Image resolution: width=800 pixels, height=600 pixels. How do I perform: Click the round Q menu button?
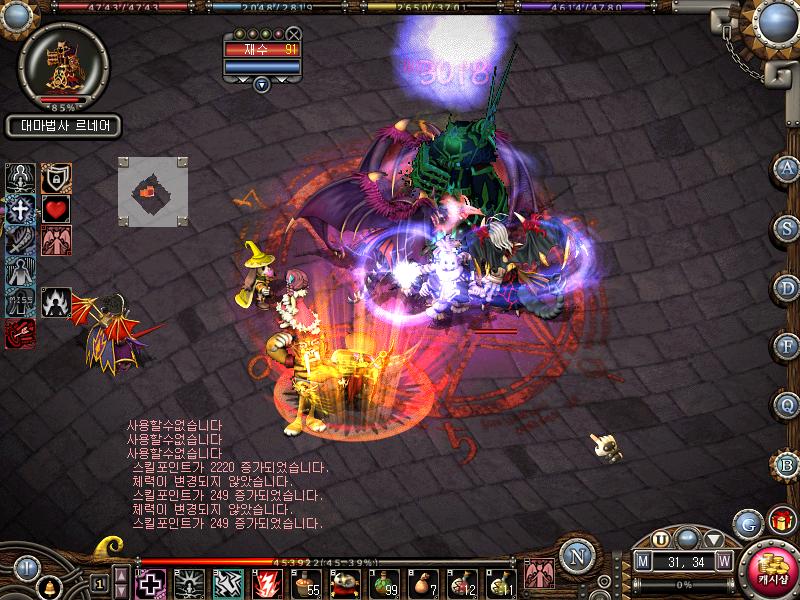[x=787, y=405]
